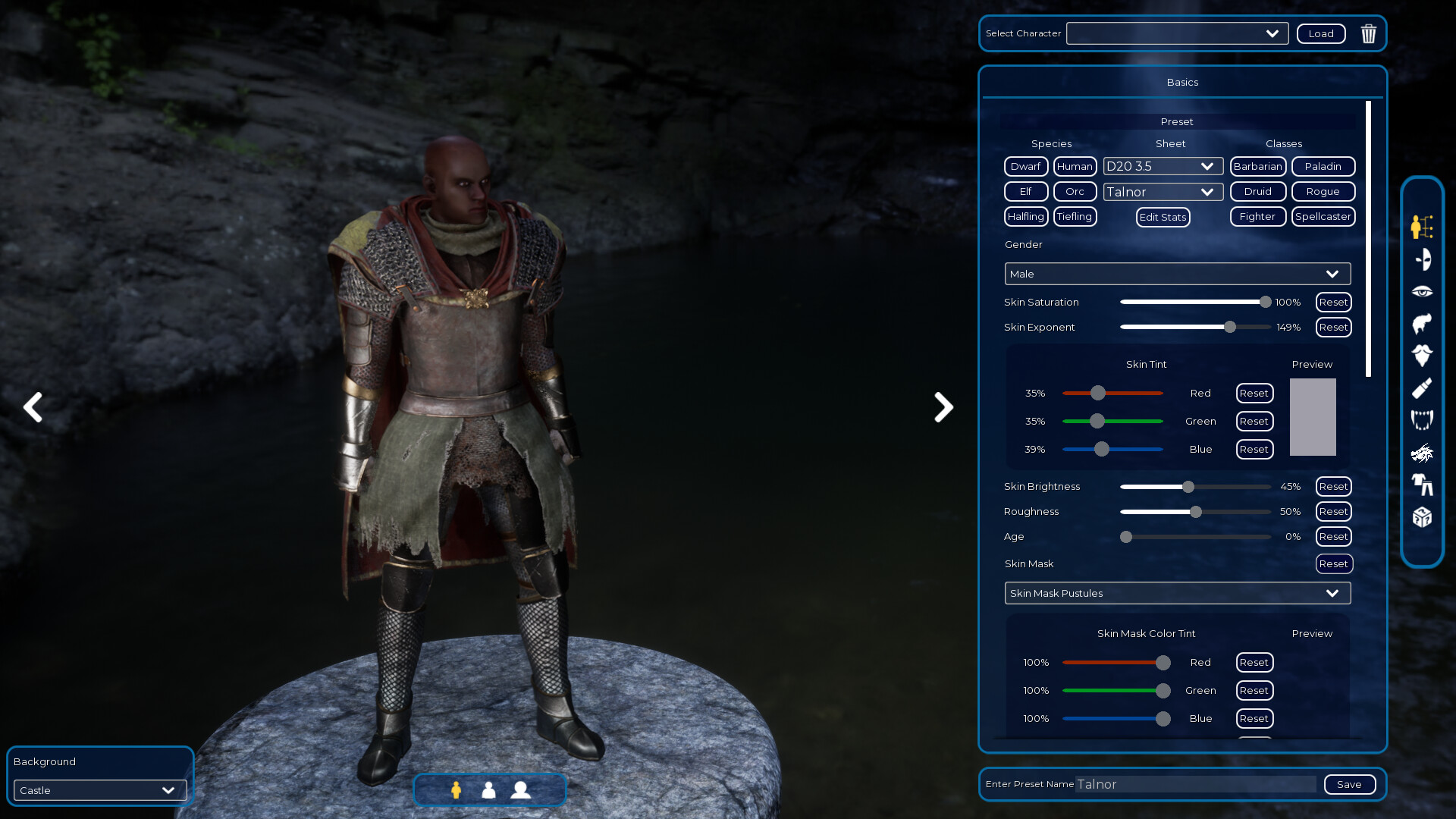
Task: Select the body customization icon in the sidebar
Action: (1422, 227)
